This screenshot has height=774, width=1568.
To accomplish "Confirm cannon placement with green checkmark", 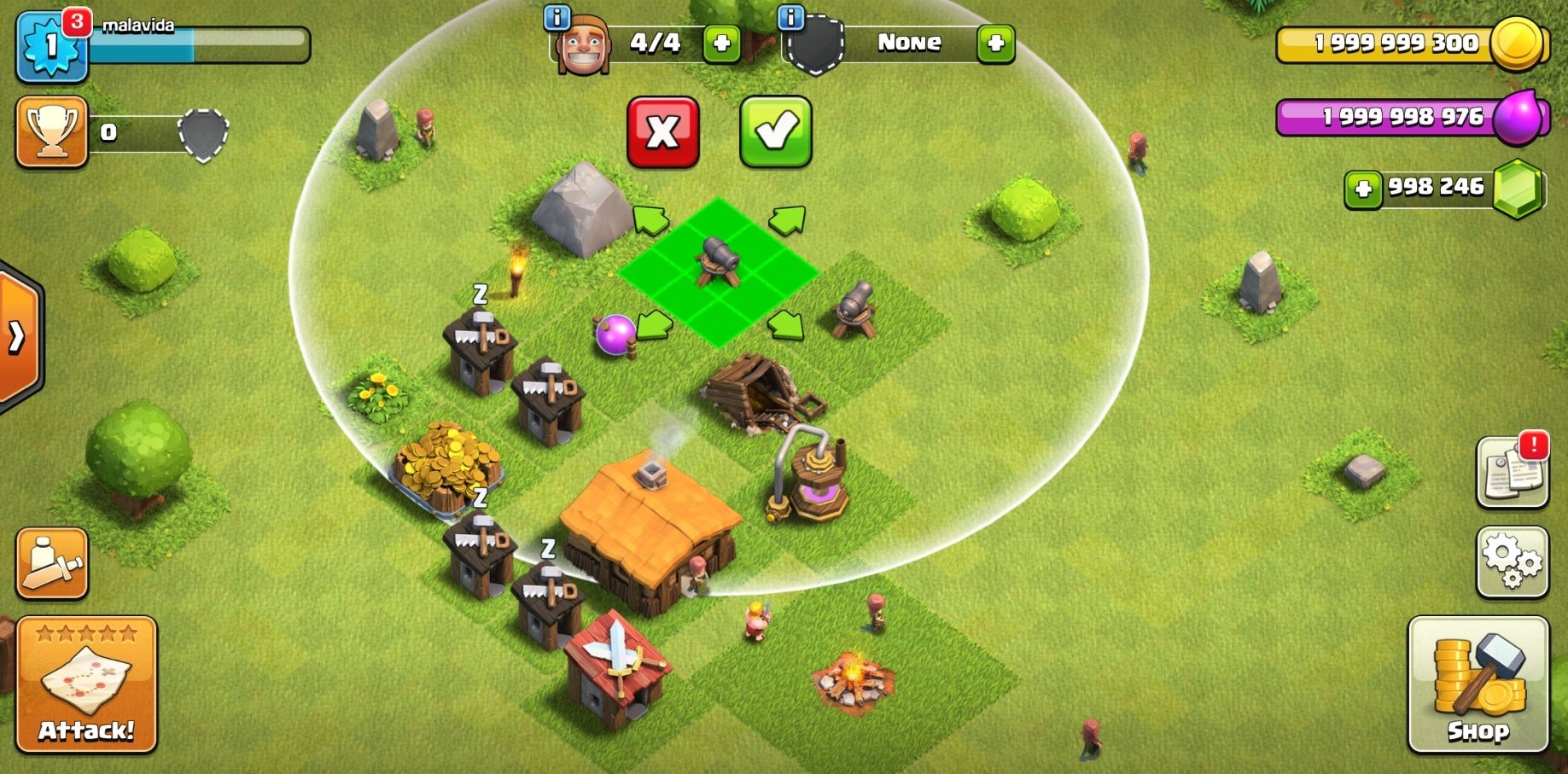I will pos(775,130).
